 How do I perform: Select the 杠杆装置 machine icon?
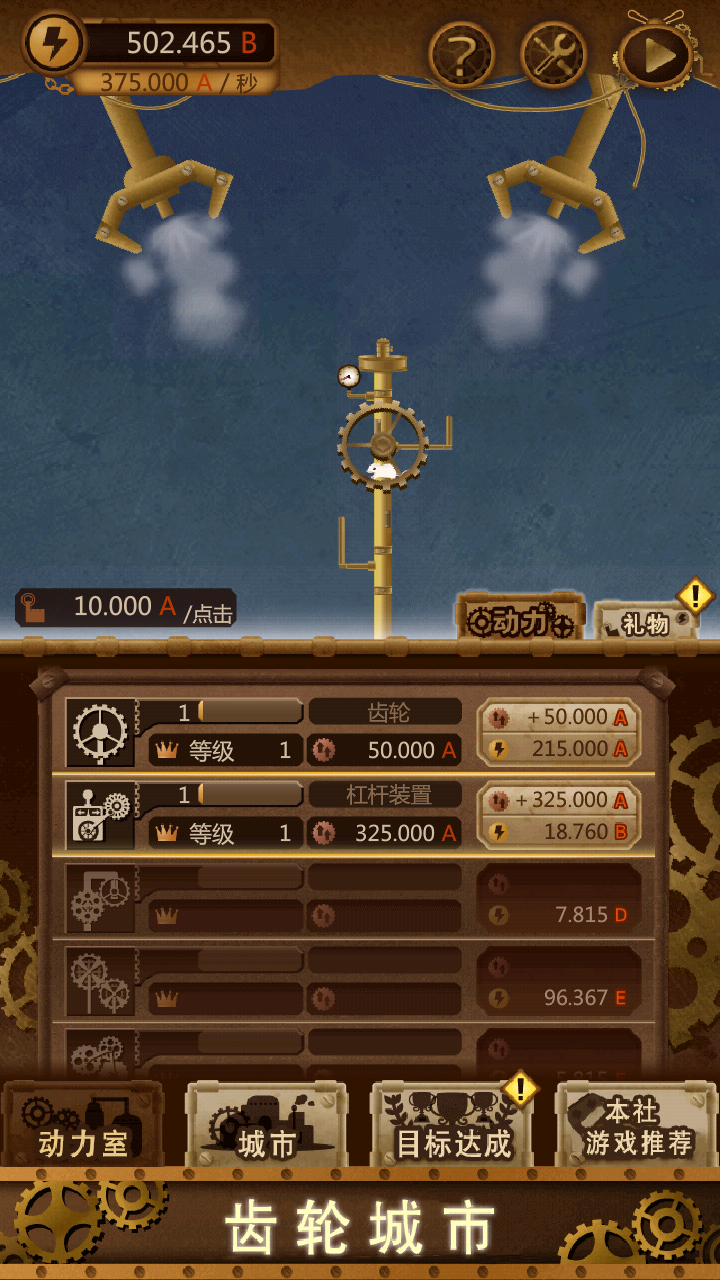point(100,815)
